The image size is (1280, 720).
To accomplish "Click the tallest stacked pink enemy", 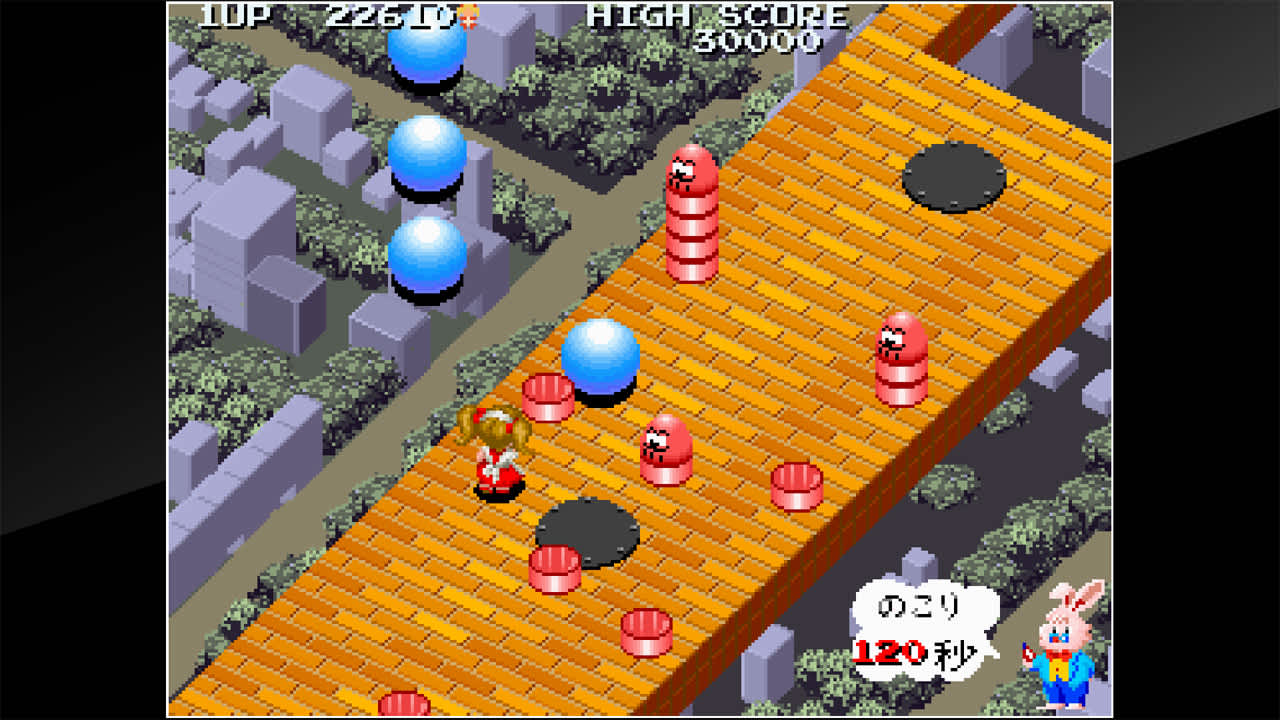I will 690,215.
